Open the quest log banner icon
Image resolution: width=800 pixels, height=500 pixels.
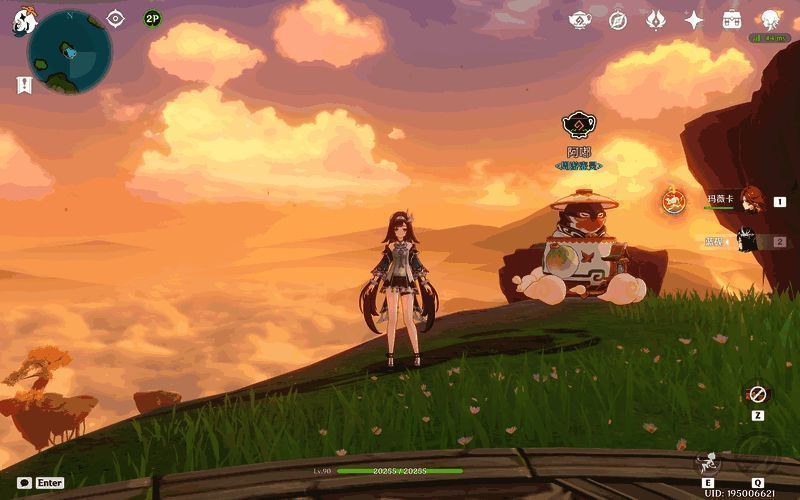[24, 85]
